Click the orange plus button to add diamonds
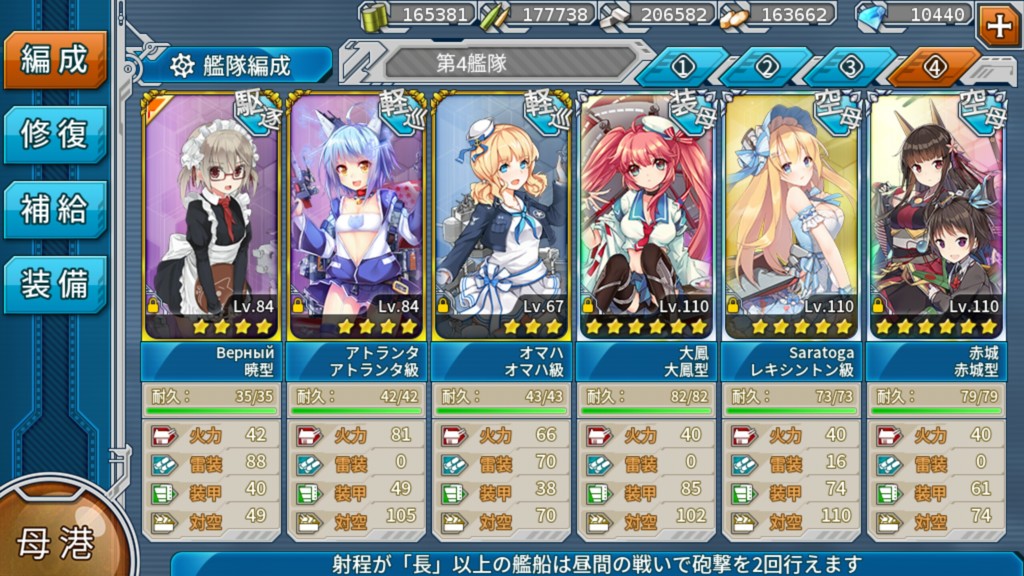 (x=997, y=26)
